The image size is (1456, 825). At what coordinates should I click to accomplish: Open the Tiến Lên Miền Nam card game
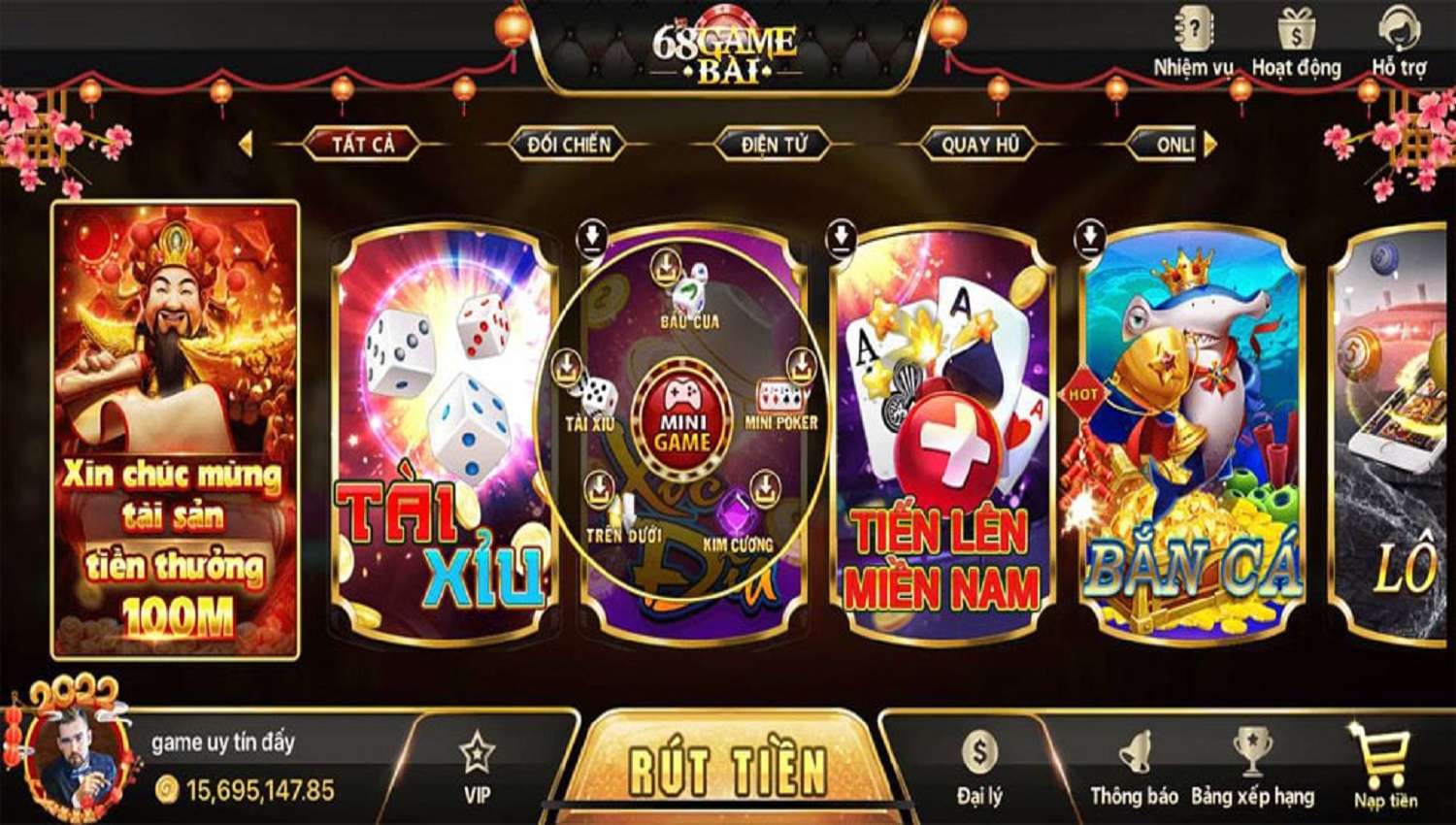click(942, 435)
